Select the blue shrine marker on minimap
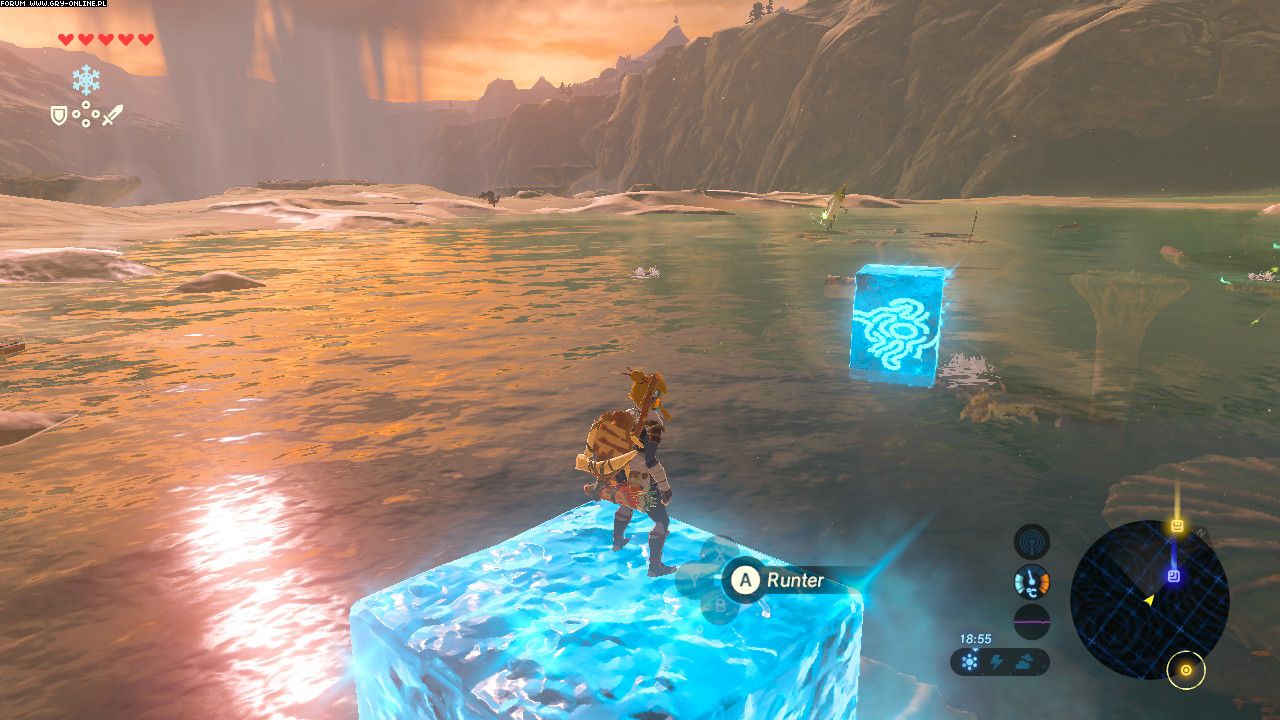 click(1174, 576)
